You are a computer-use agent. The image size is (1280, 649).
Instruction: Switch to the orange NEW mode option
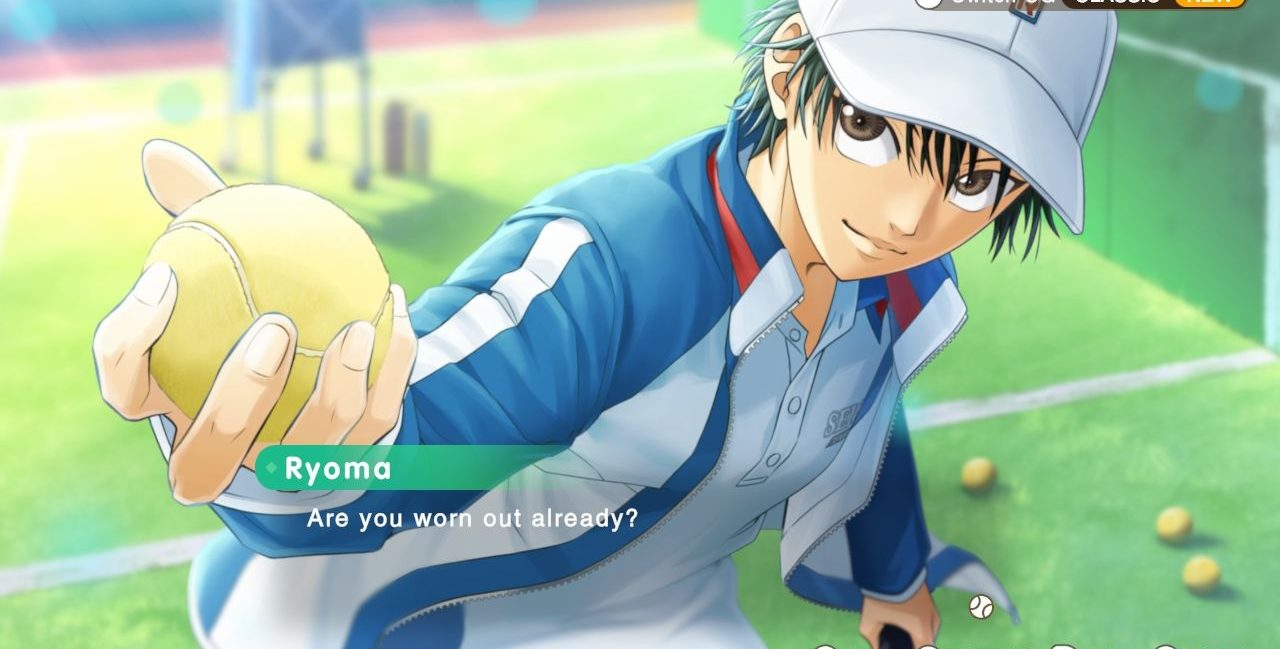(1211, 2)
